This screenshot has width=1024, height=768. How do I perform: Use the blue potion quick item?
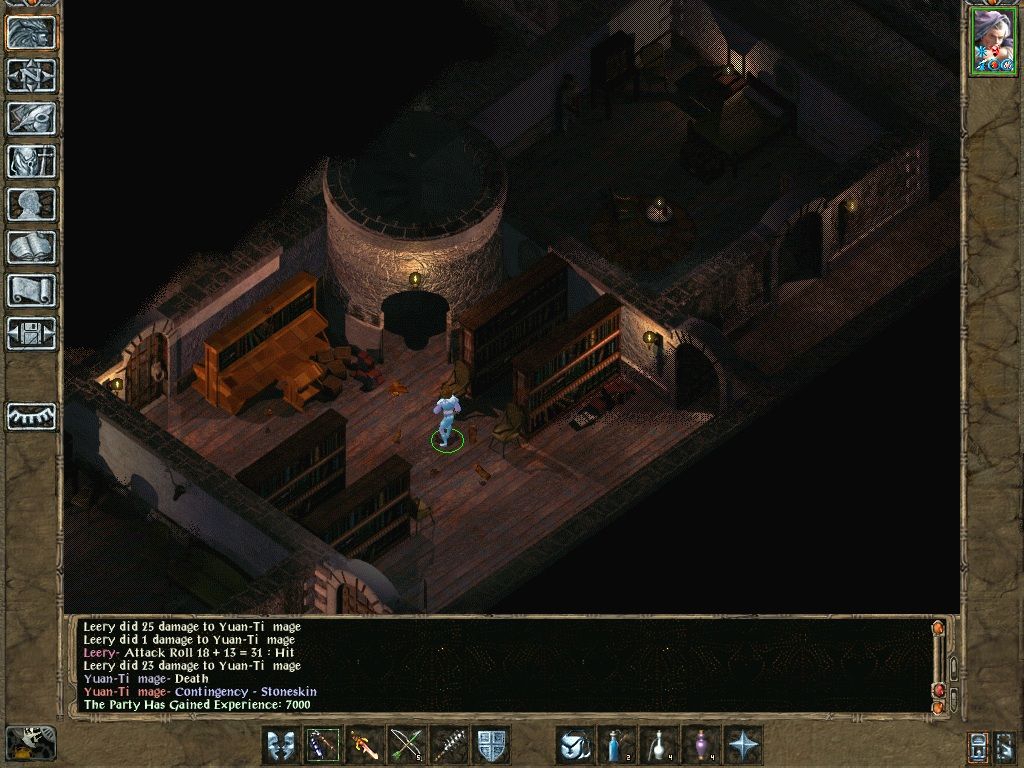pyautogui.click(x=617, y=745)
